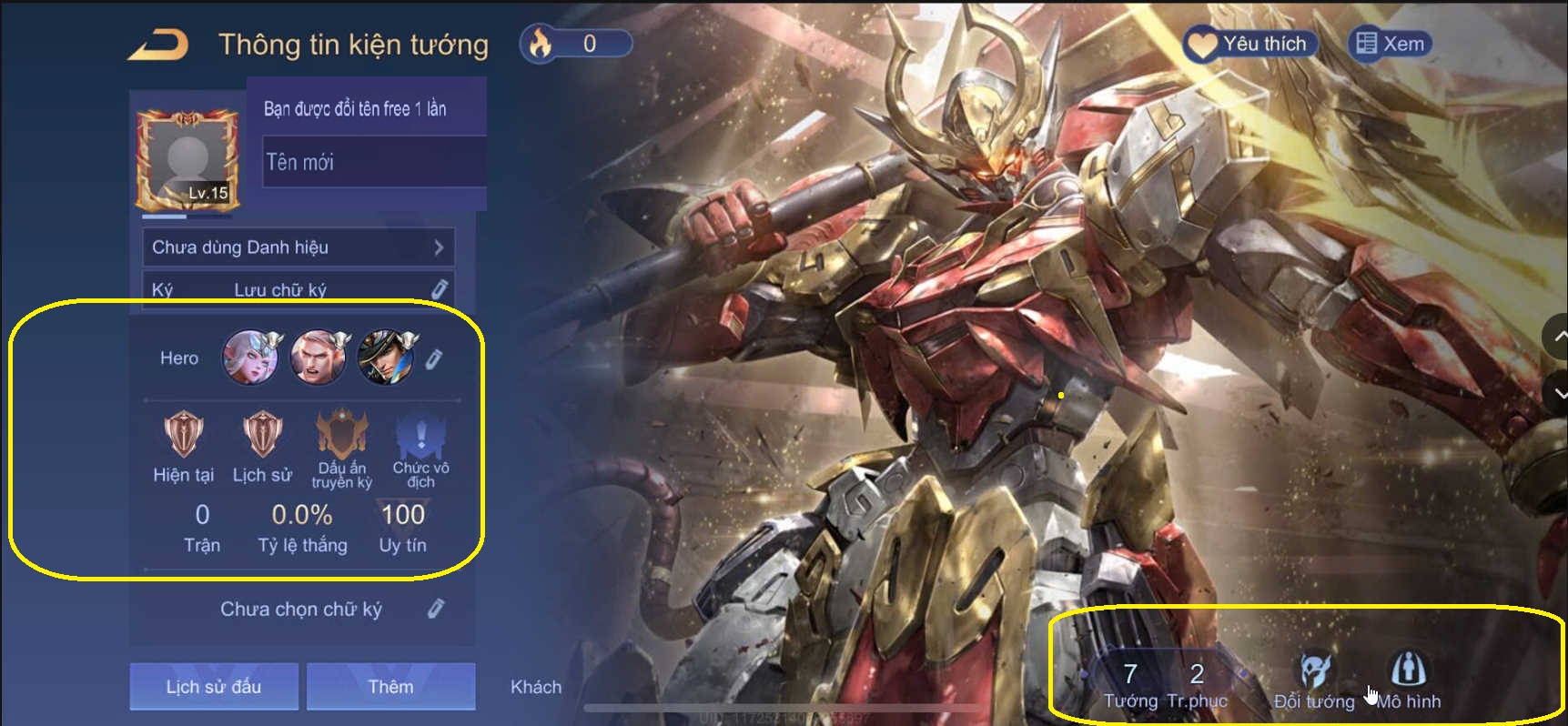Open Lịch sử đấu match history
1568x726 pixels.
coord(214,686)
